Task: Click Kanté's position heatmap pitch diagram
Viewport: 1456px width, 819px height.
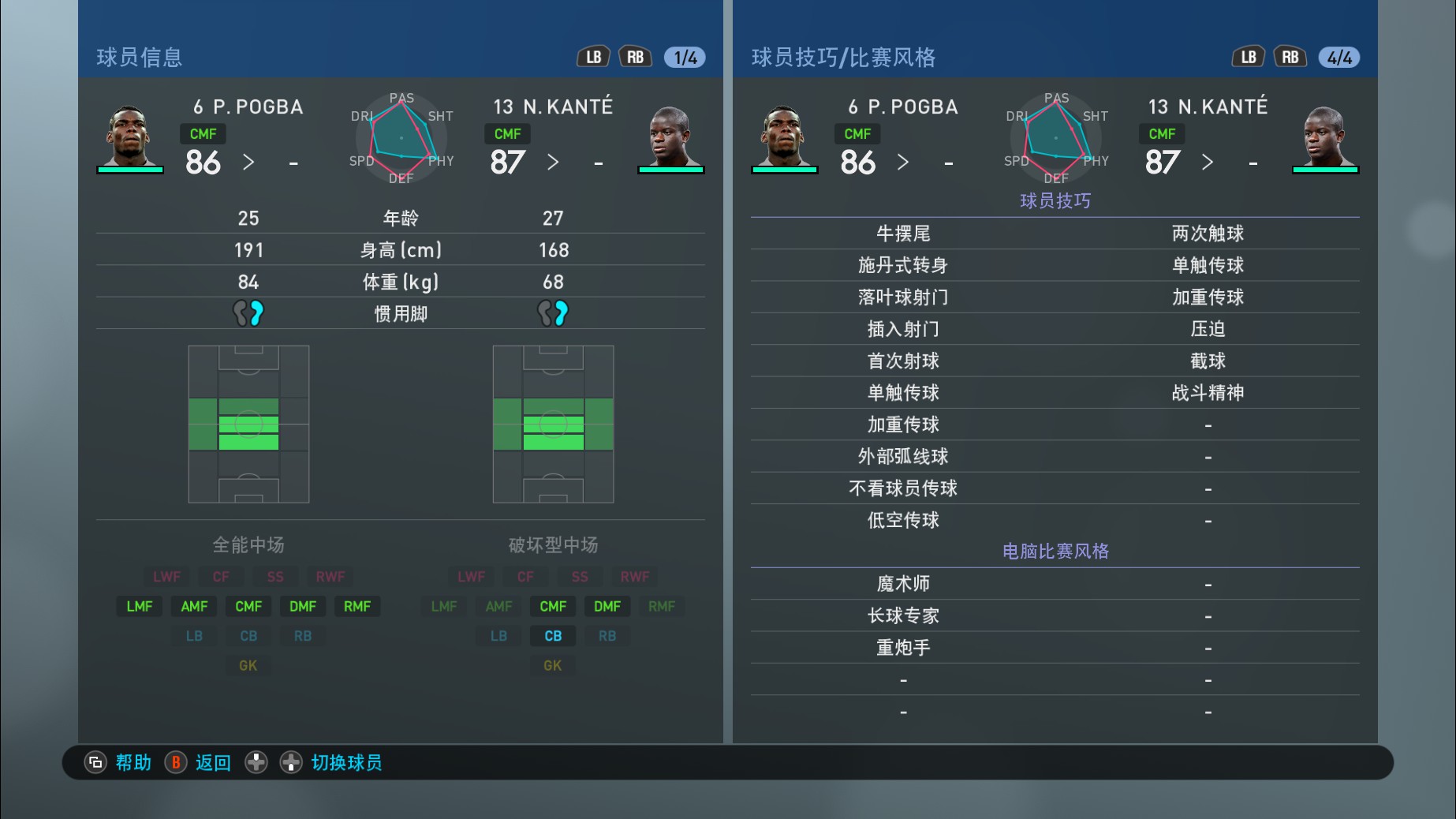Action: 553,422
